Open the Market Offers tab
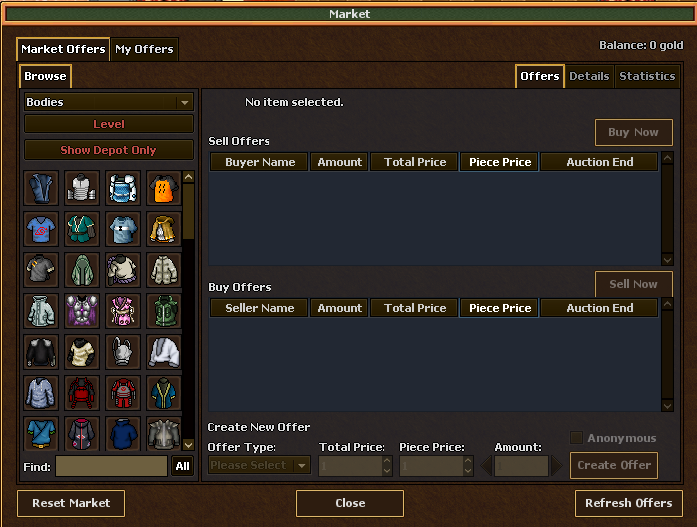This screenshot has width=697, height=527. point(63,49)
